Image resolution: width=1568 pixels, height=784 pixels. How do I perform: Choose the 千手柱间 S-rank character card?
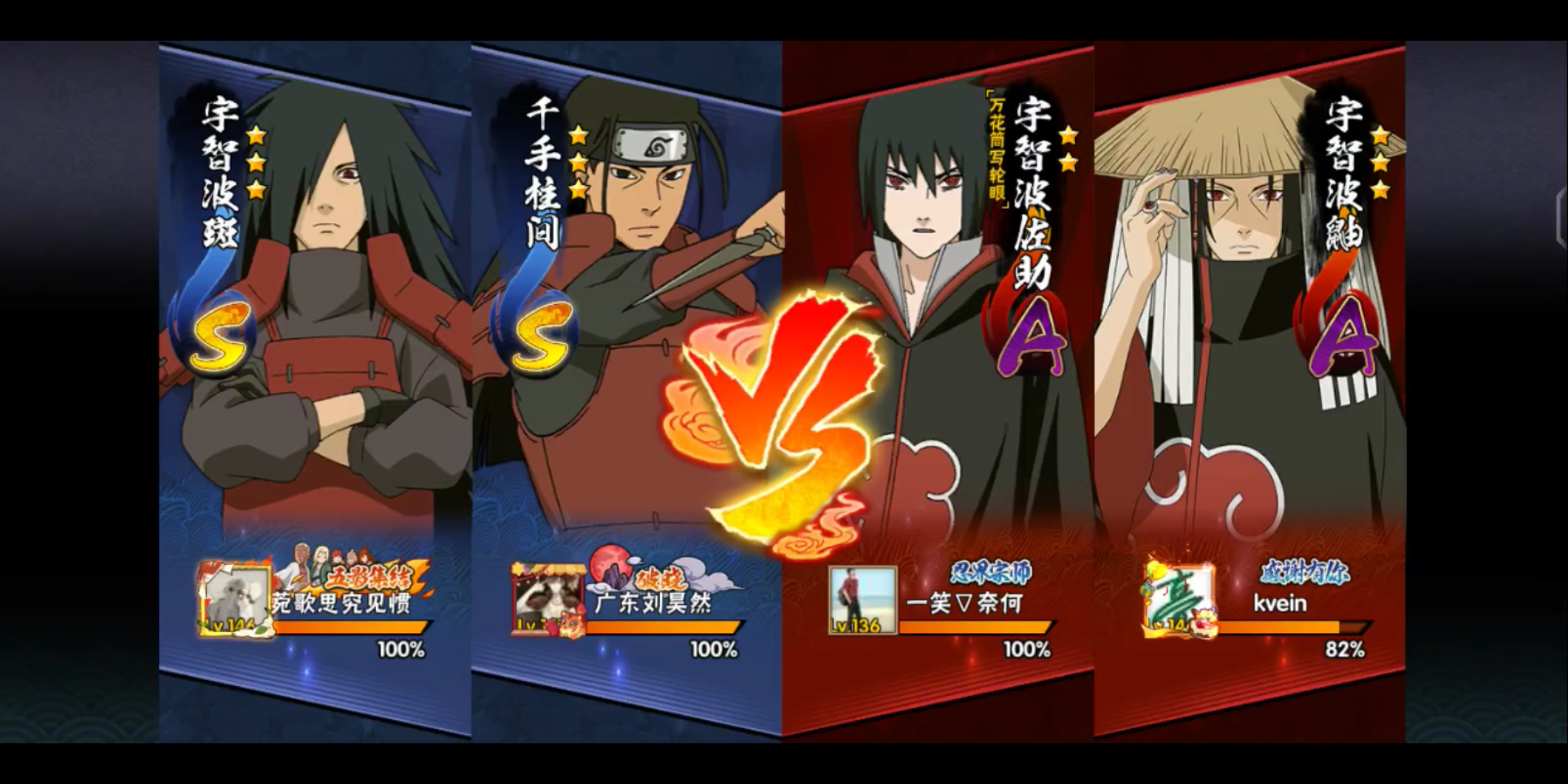[628, 327]
